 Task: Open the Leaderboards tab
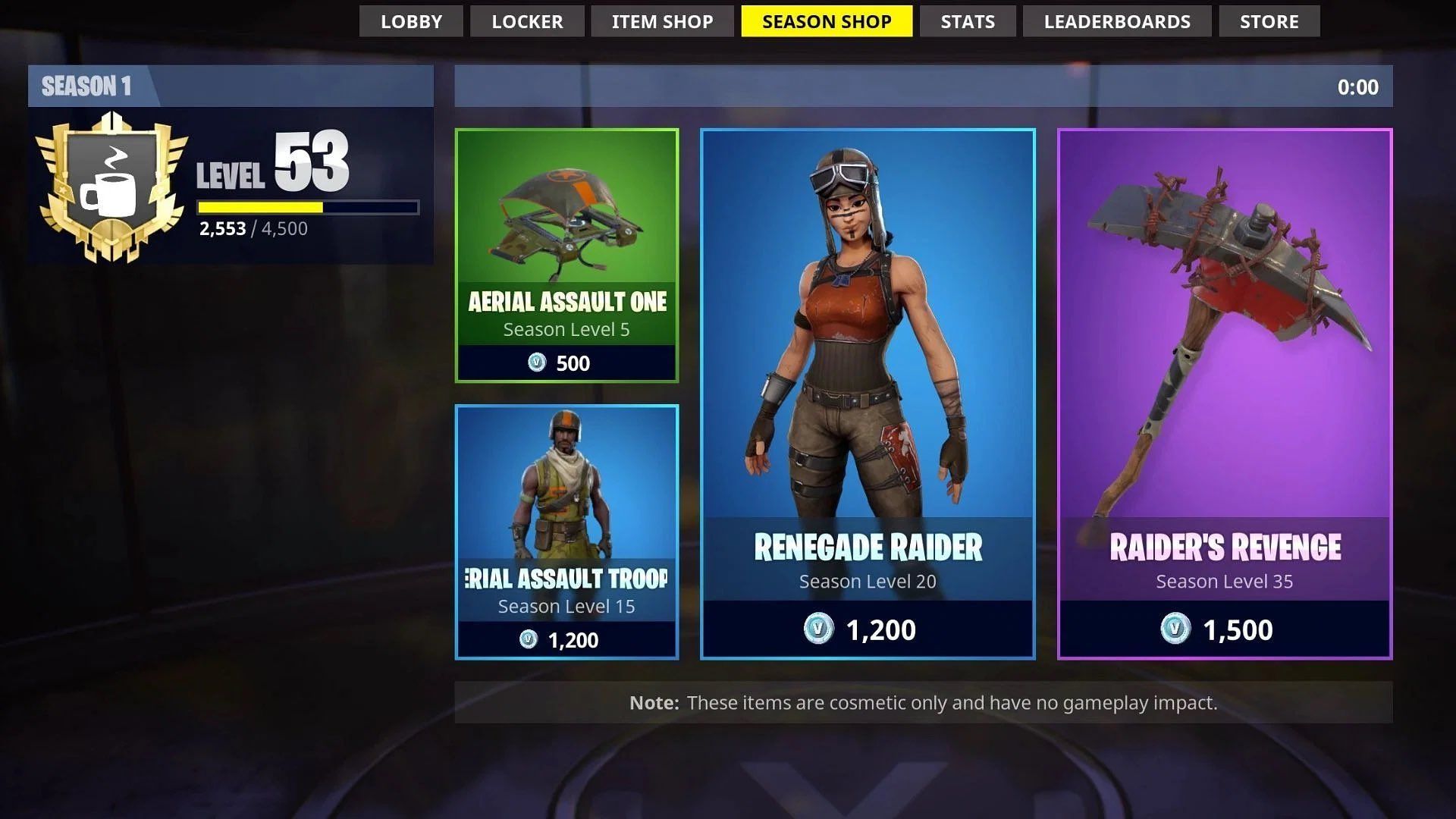1117,21
